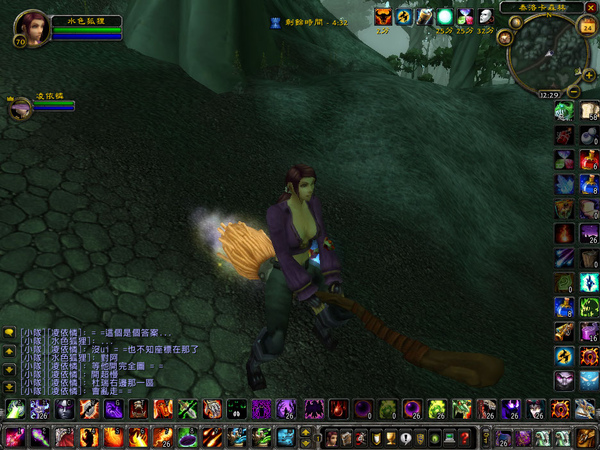
Task: Click the yellow lightning buff icon
Action: (x=404, y=17)
